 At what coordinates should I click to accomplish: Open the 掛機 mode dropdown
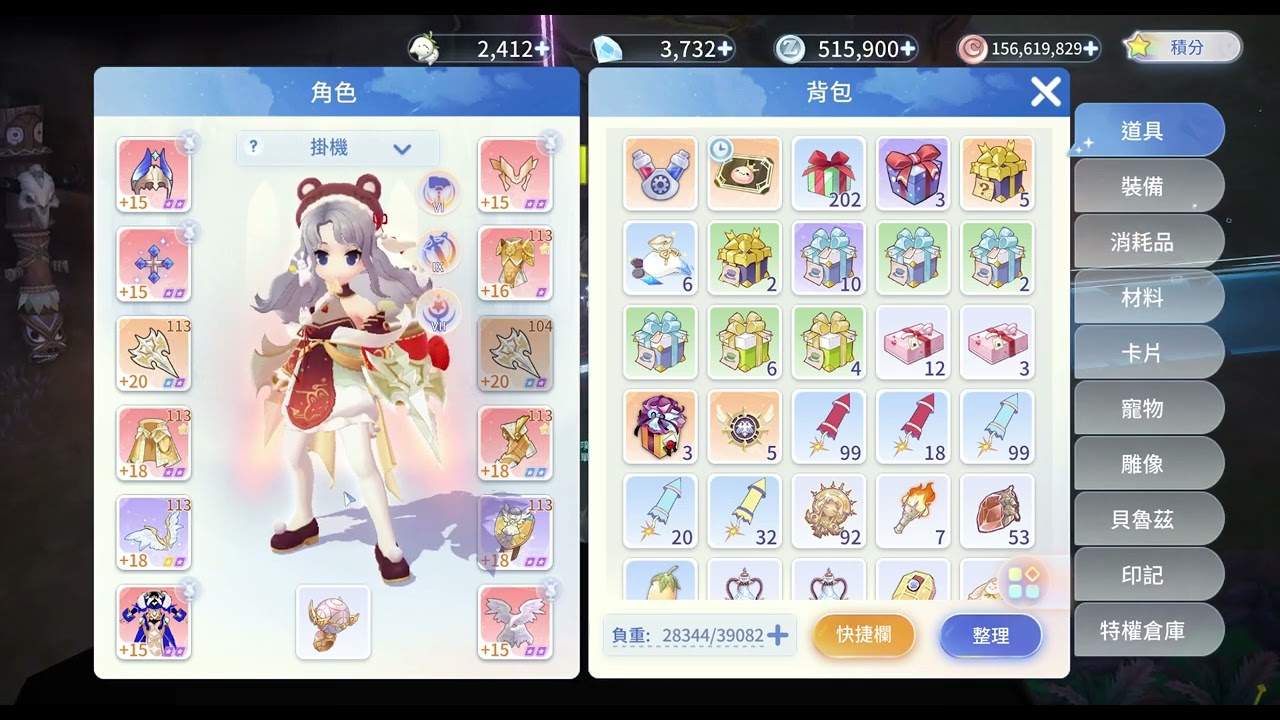point(335,147)
